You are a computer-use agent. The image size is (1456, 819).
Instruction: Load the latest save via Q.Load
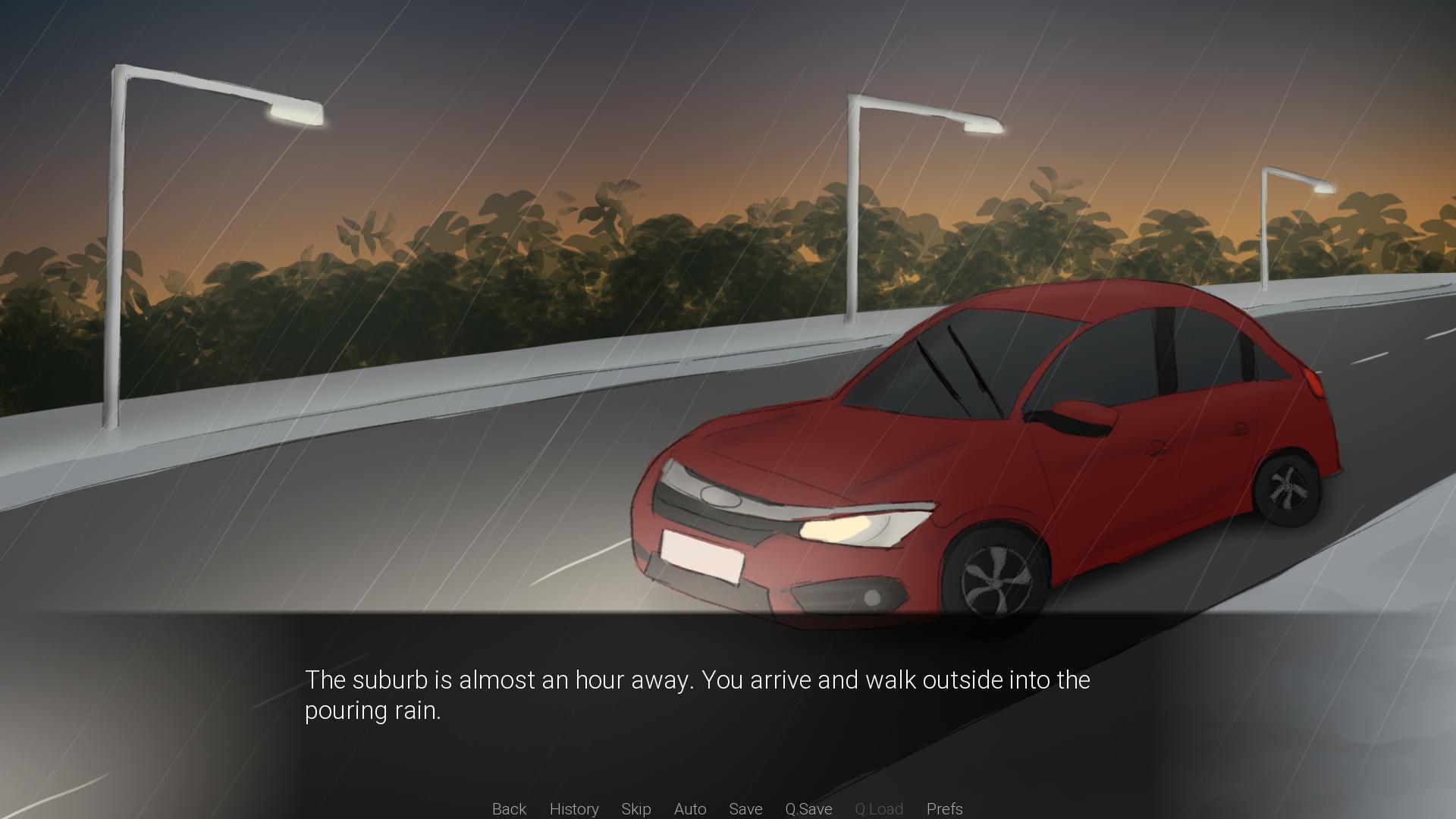coord(879,809)
